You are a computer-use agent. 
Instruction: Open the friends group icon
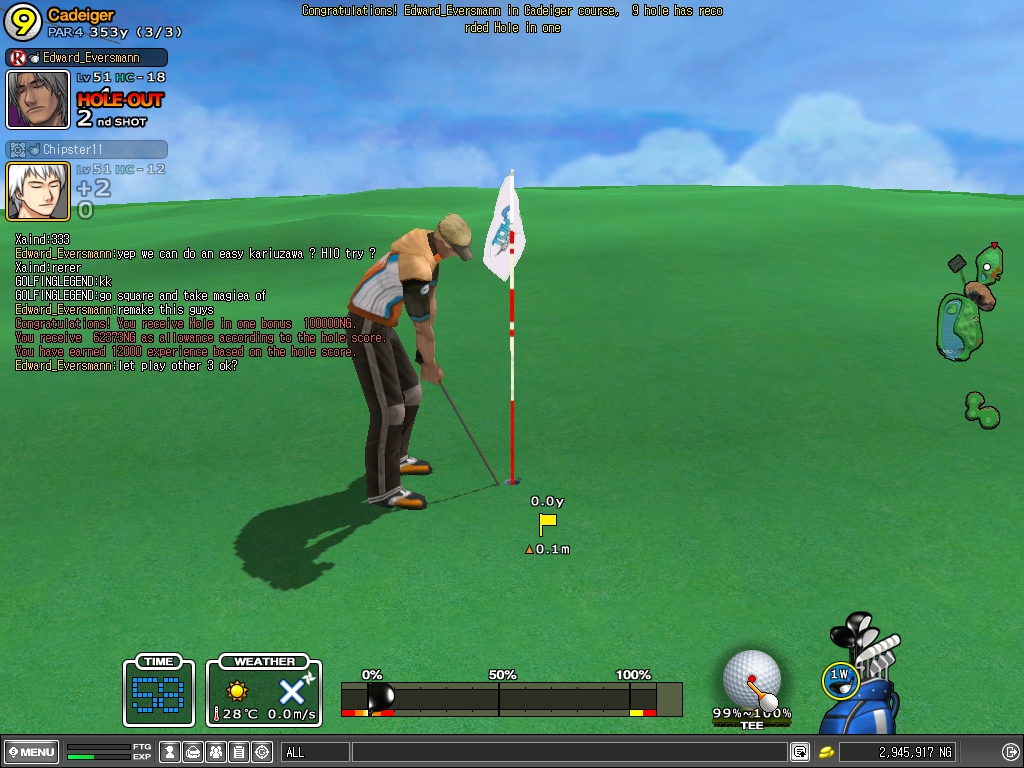coord(216,752)
